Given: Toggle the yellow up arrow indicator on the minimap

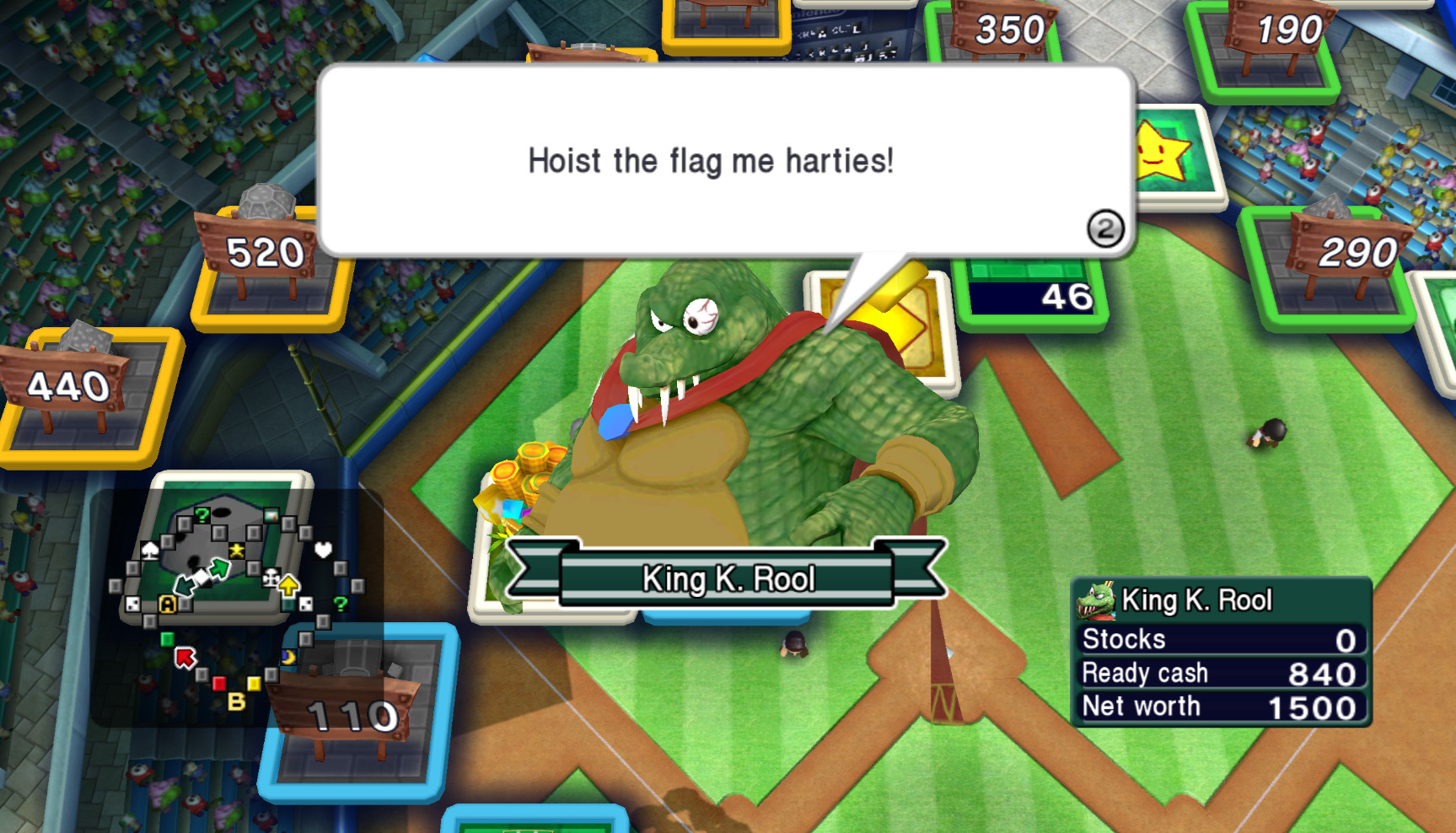Looking at the screenshot, I should tap(287, 585).
